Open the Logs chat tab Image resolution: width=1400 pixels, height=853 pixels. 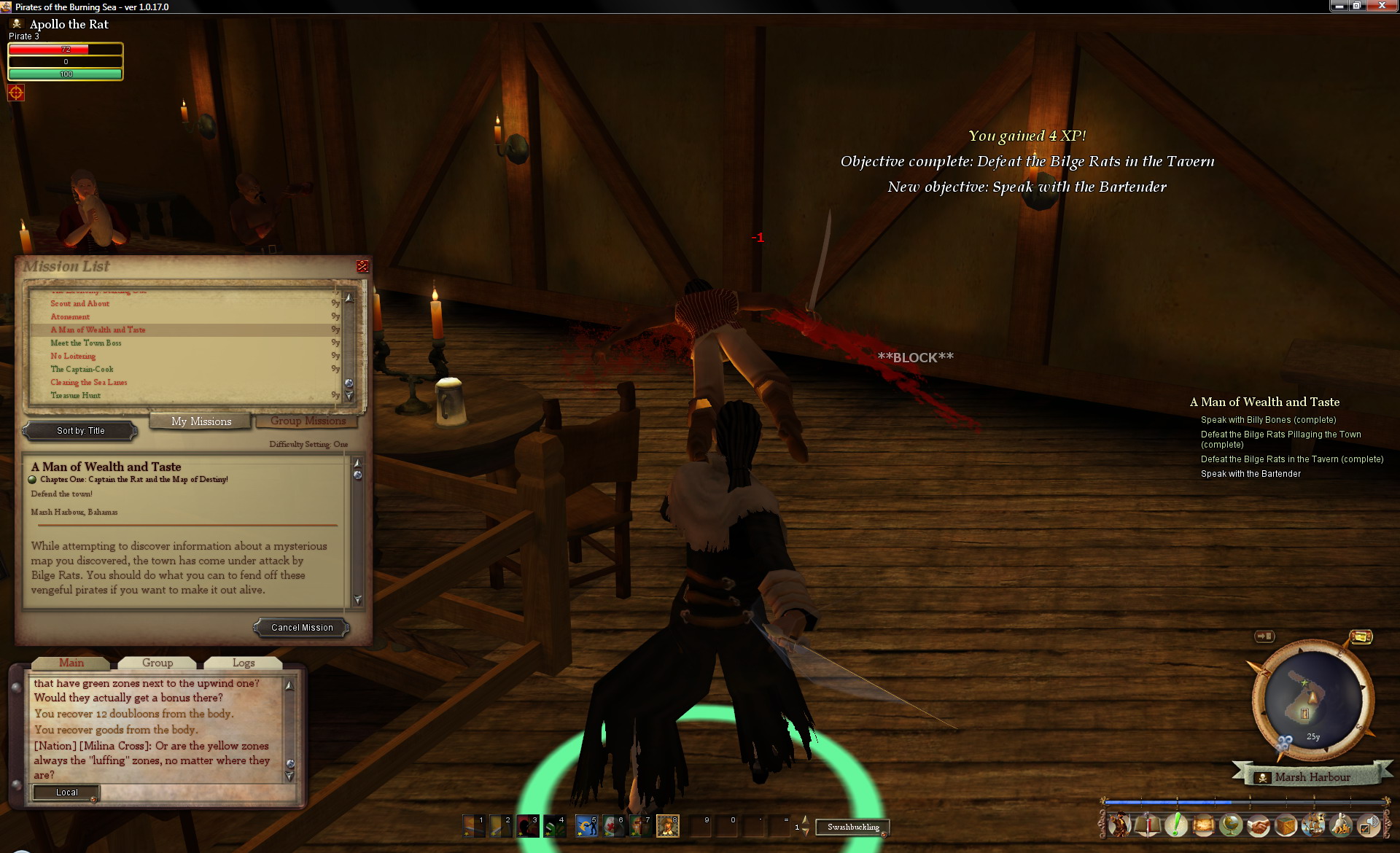[244, 663]
